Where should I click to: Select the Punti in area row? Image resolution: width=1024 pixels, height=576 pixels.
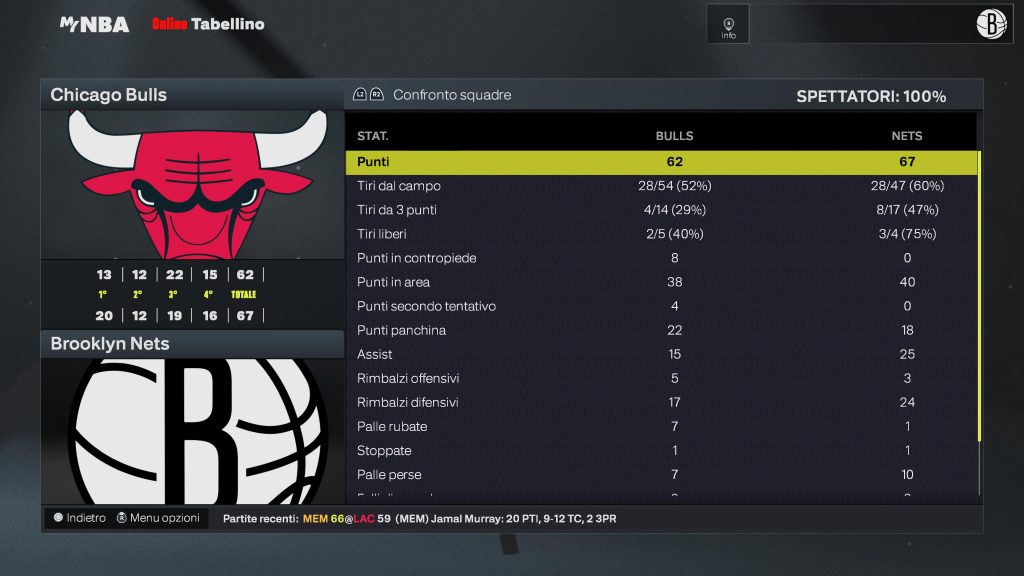pos(661,282)
